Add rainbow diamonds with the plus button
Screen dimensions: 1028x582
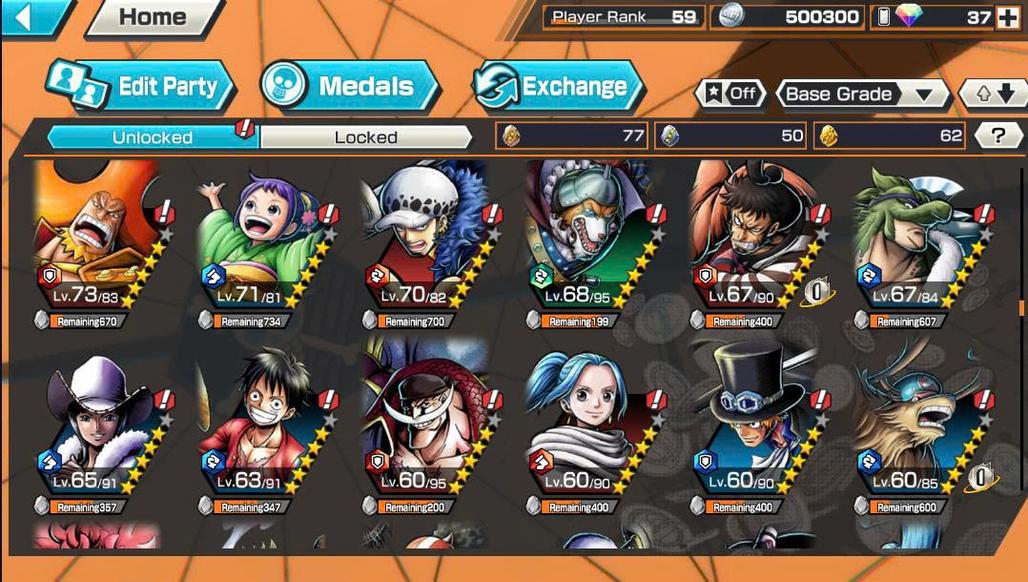pyautogui.click(x=1007, y=17)
